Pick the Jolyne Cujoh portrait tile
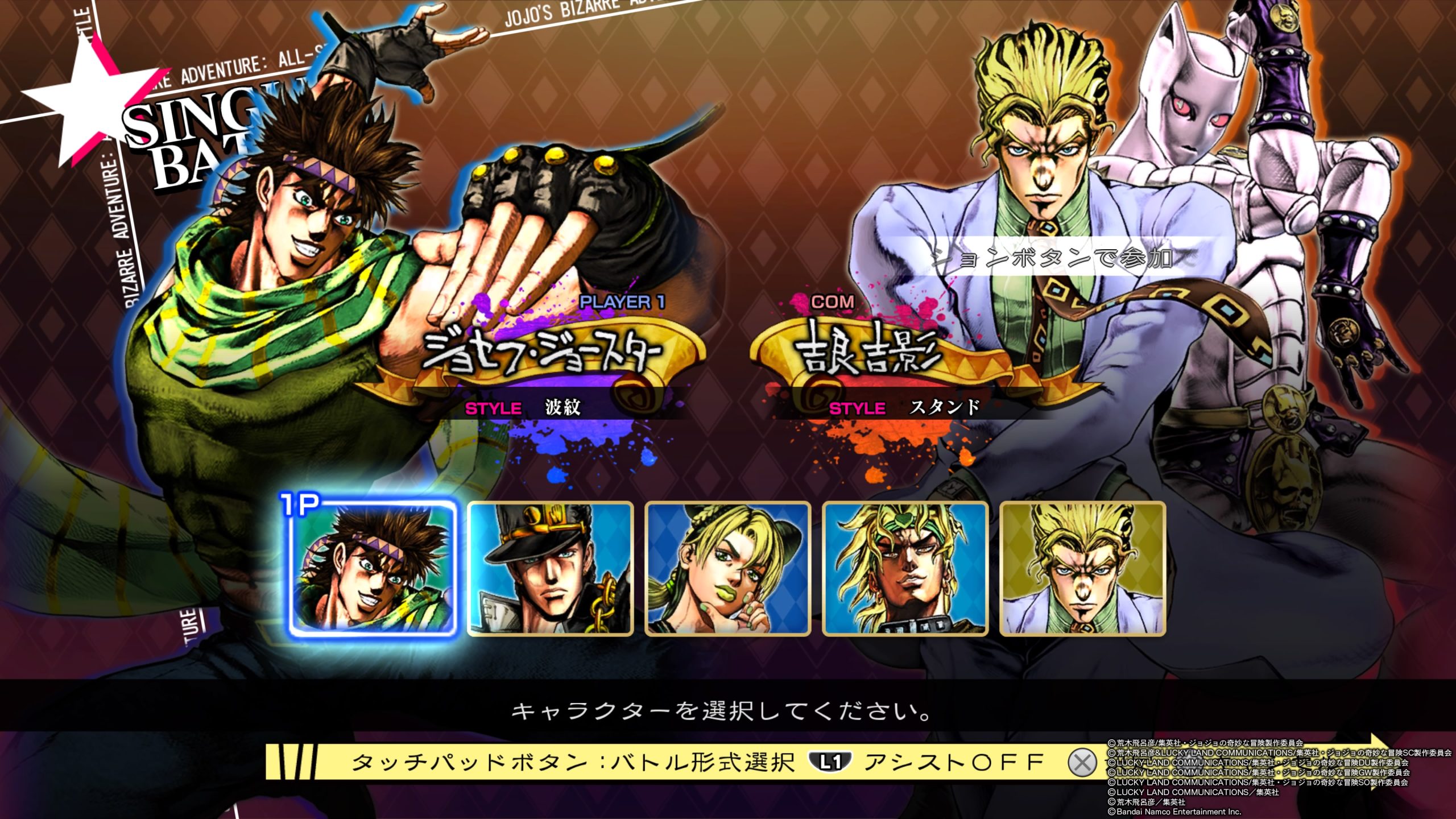The height and width of the screenshot is (819, 1456). click(x=727, y=569)
